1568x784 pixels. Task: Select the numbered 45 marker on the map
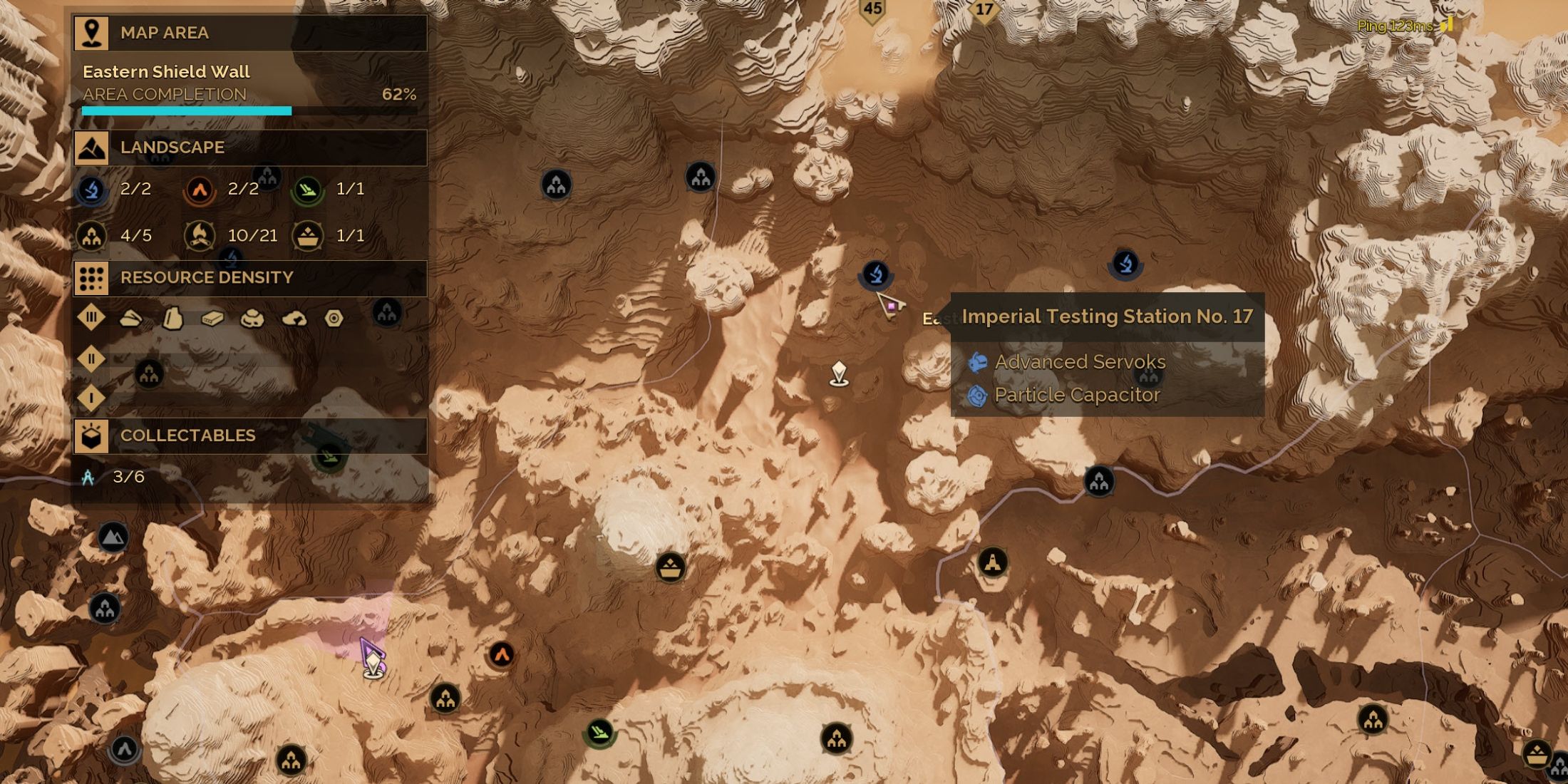click(872, 10)
